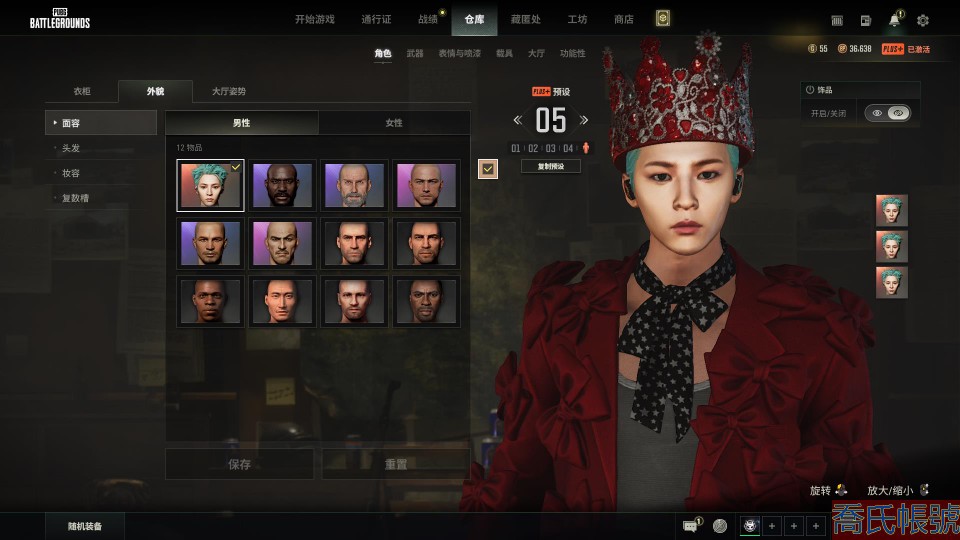Go to the previous preset with left arrows

(518, 120)
